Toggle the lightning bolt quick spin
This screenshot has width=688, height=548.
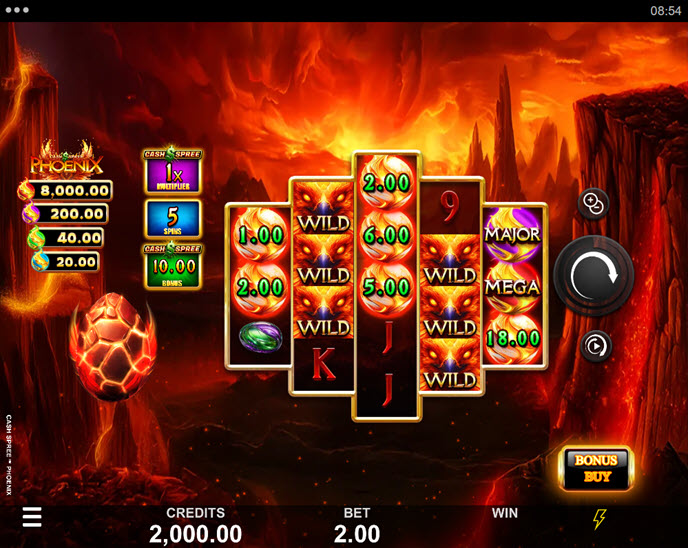click(x=599, y=519)
